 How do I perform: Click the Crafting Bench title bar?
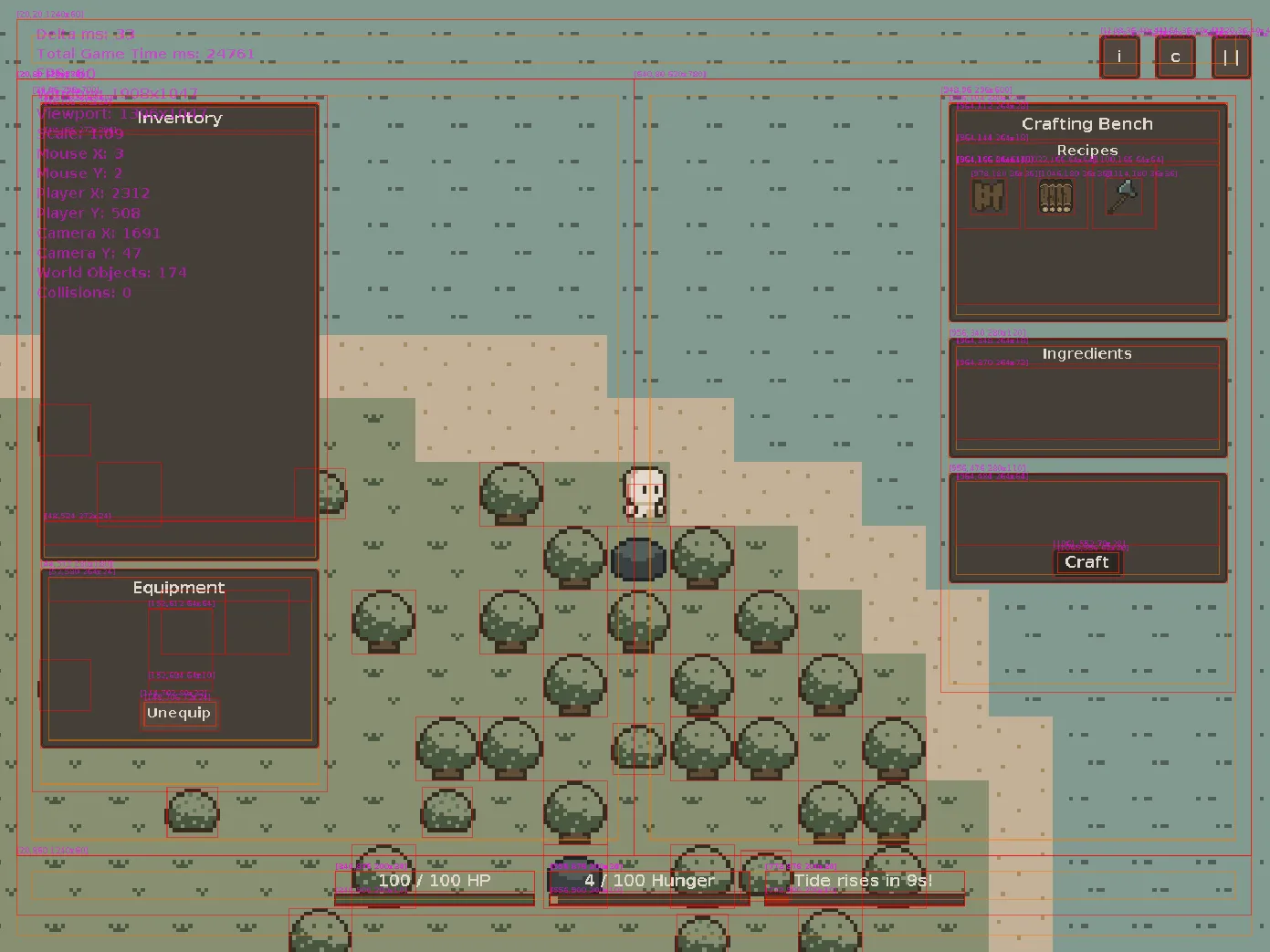coord(1087,123)
